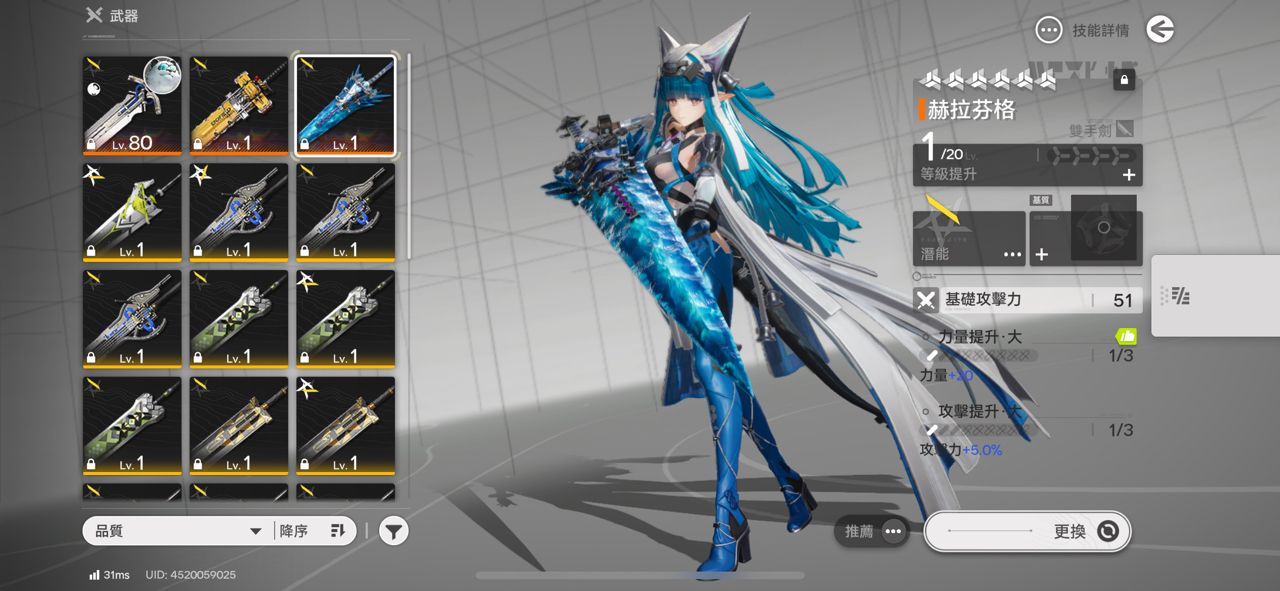Screen dimensions: 1280x591
Task: Open the 潛能 potential details
Action: coord(969,239)
